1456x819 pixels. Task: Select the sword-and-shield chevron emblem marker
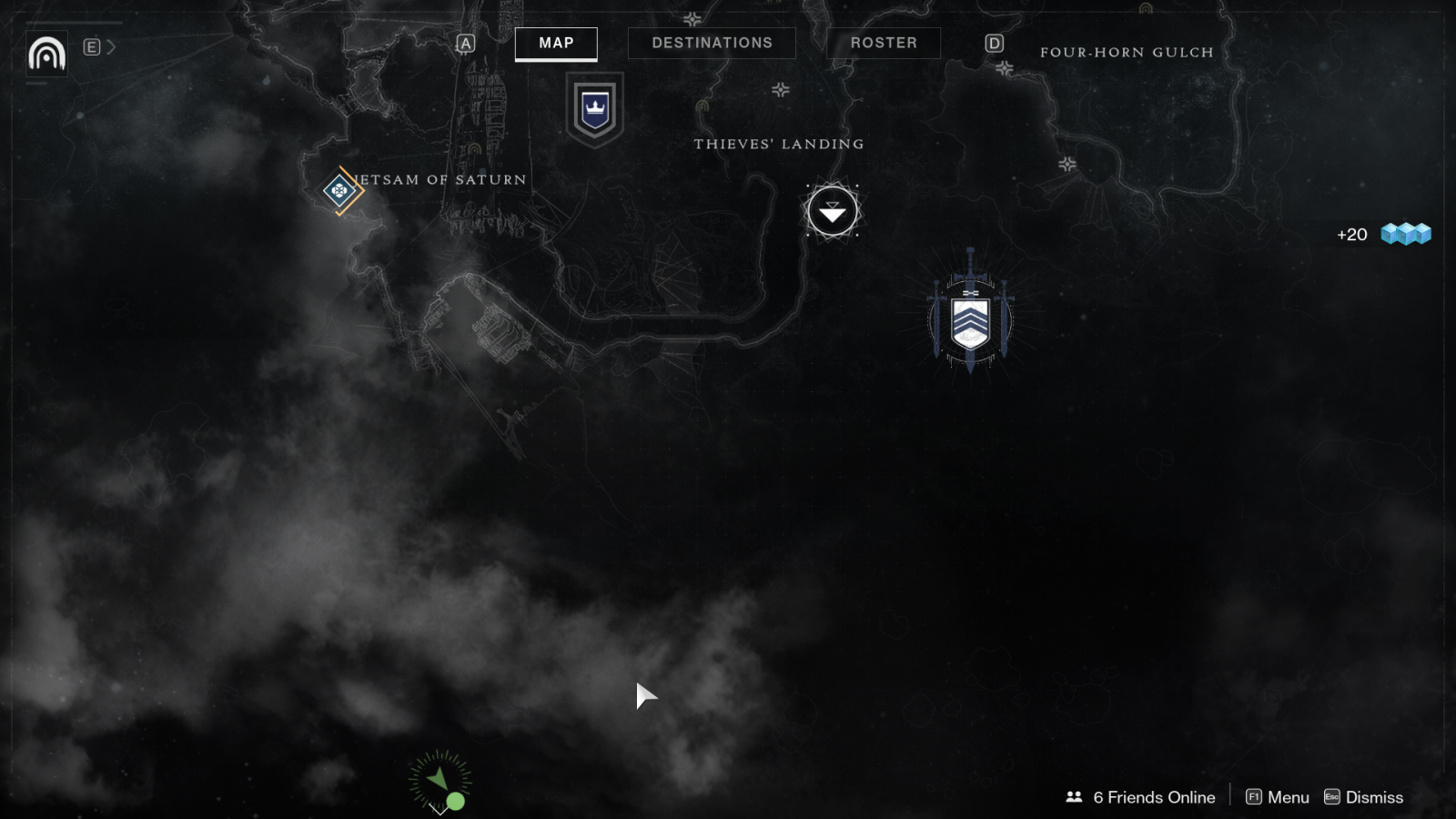coord(970,322)
